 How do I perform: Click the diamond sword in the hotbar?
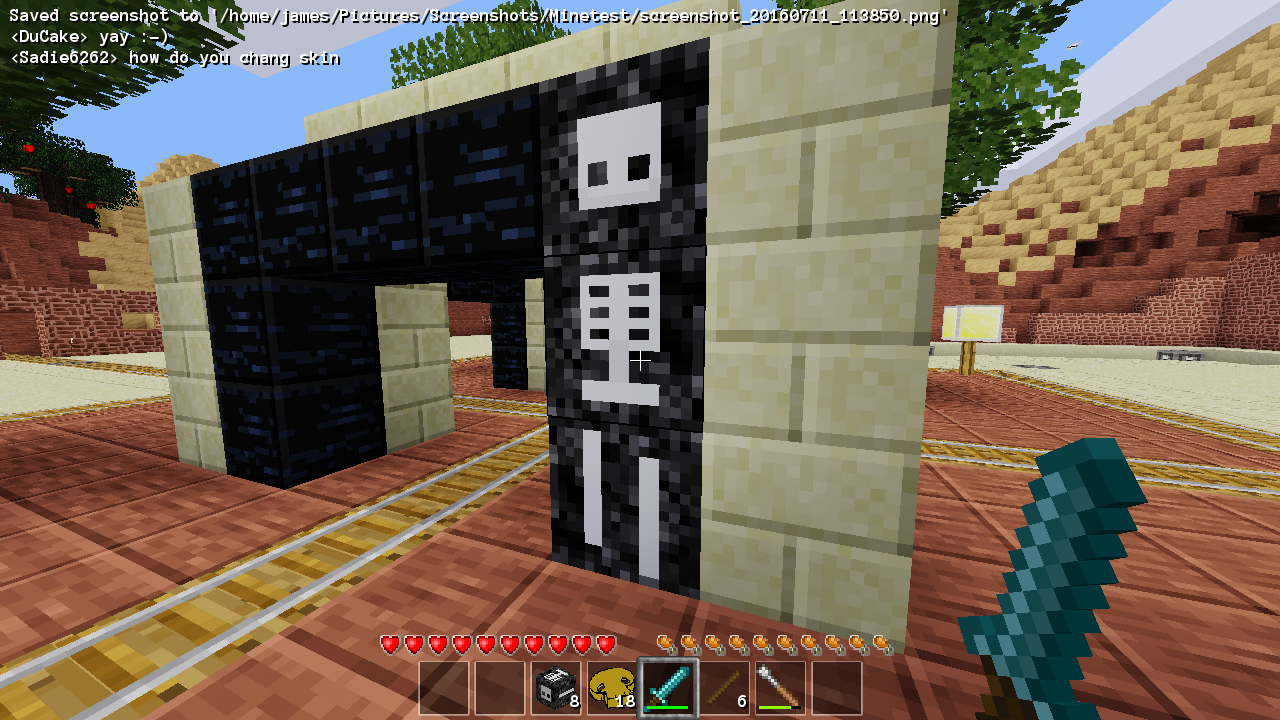click(x=669, y=685)
